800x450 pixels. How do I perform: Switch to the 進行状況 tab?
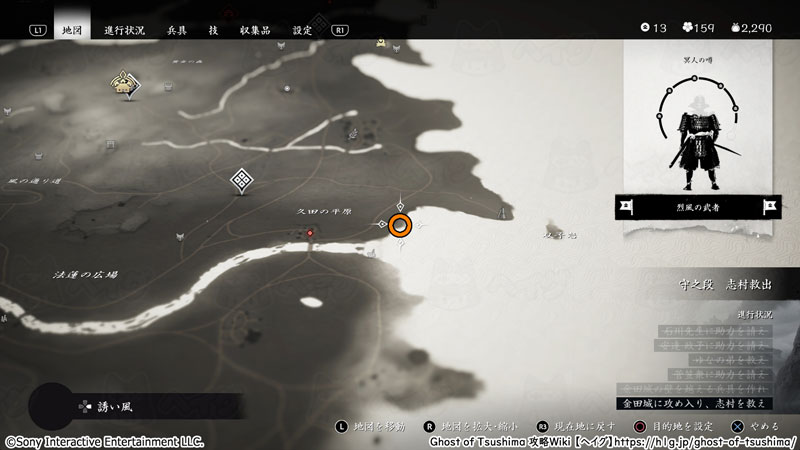pyautogui.click(x=125, y=30)
